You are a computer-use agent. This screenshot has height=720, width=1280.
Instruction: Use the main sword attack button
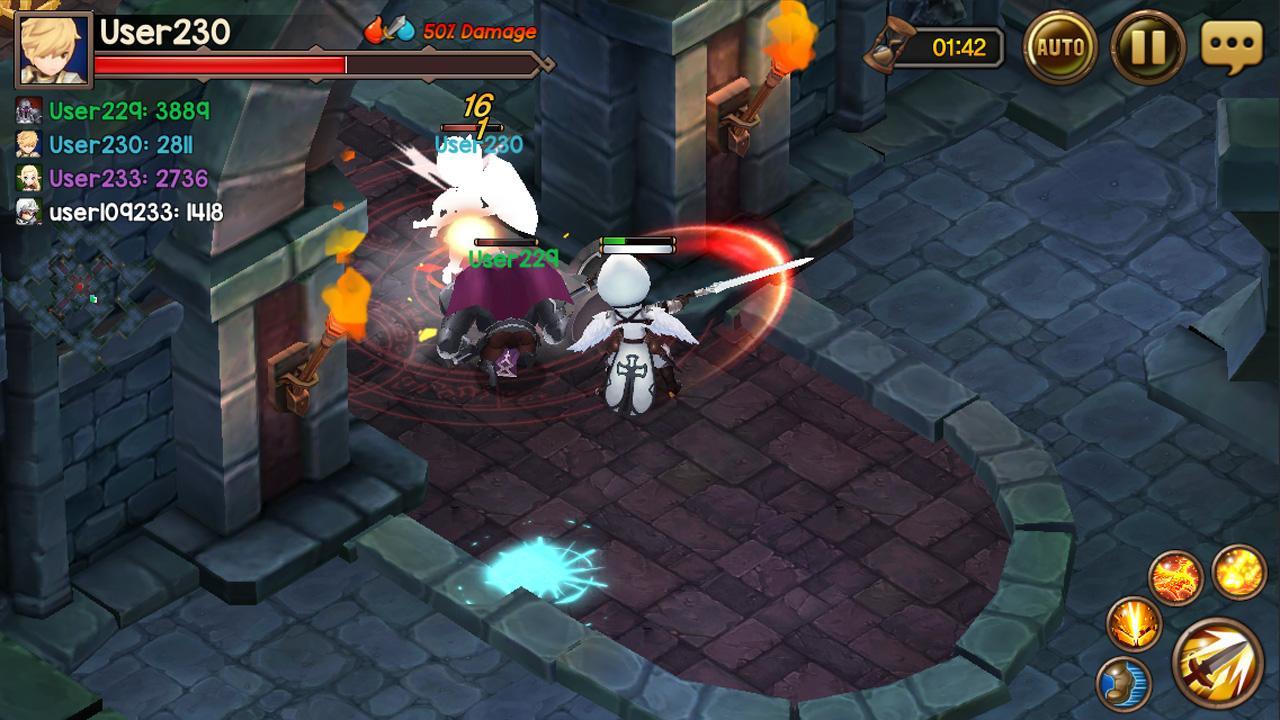coord(1218,663)
